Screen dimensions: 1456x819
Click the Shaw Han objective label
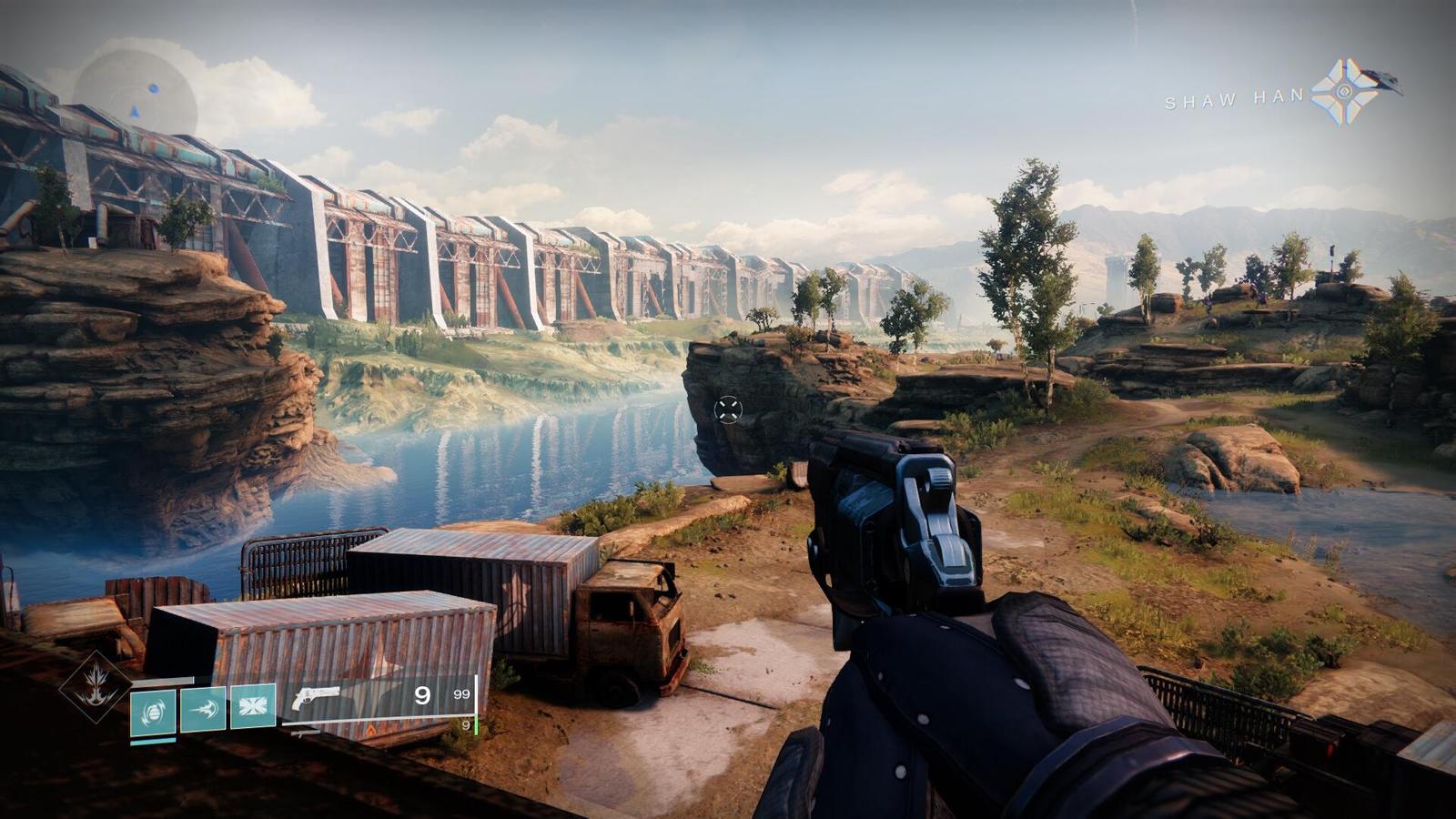(x=1234, y=99)
